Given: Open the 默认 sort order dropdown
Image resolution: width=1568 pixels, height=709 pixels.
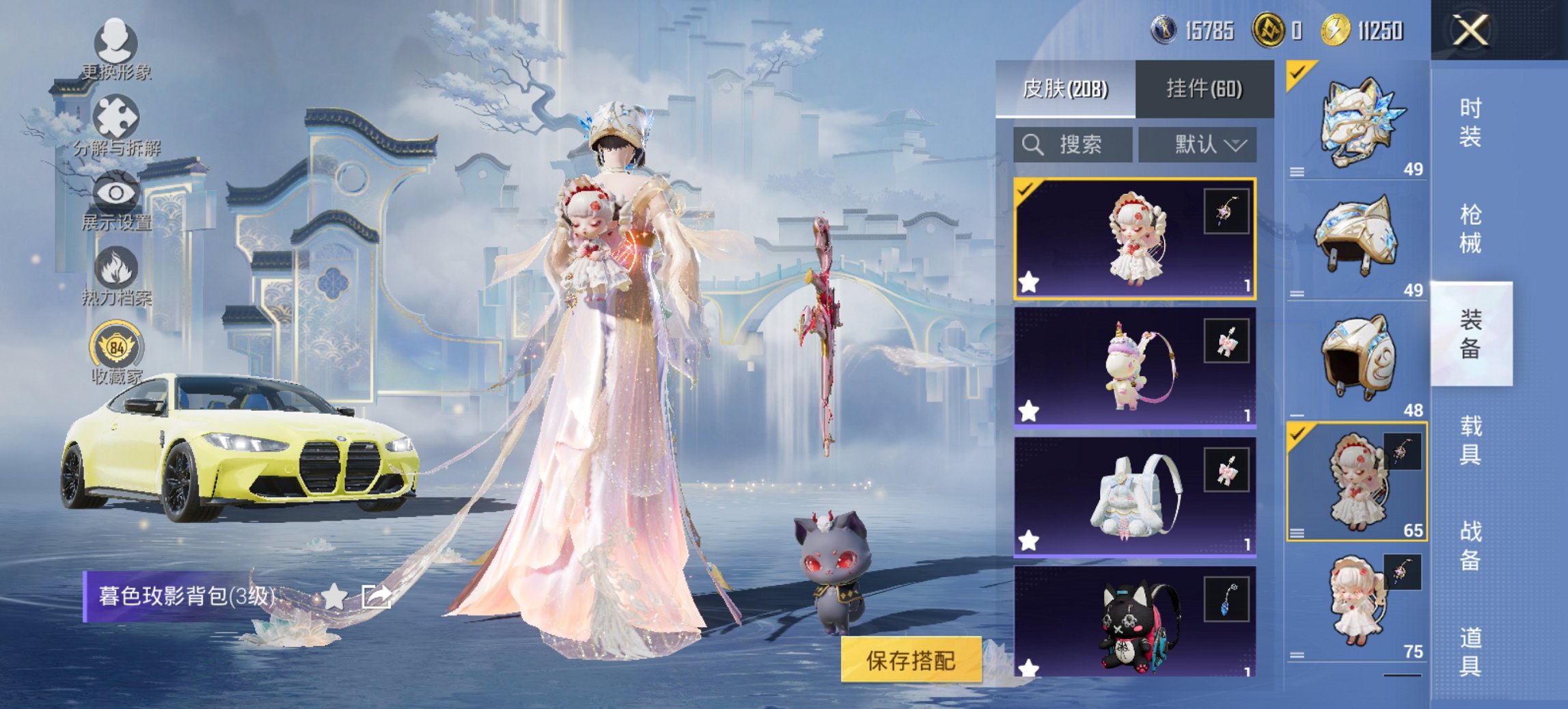Looking at the screenshot, I should click(x=1198, y=145).
